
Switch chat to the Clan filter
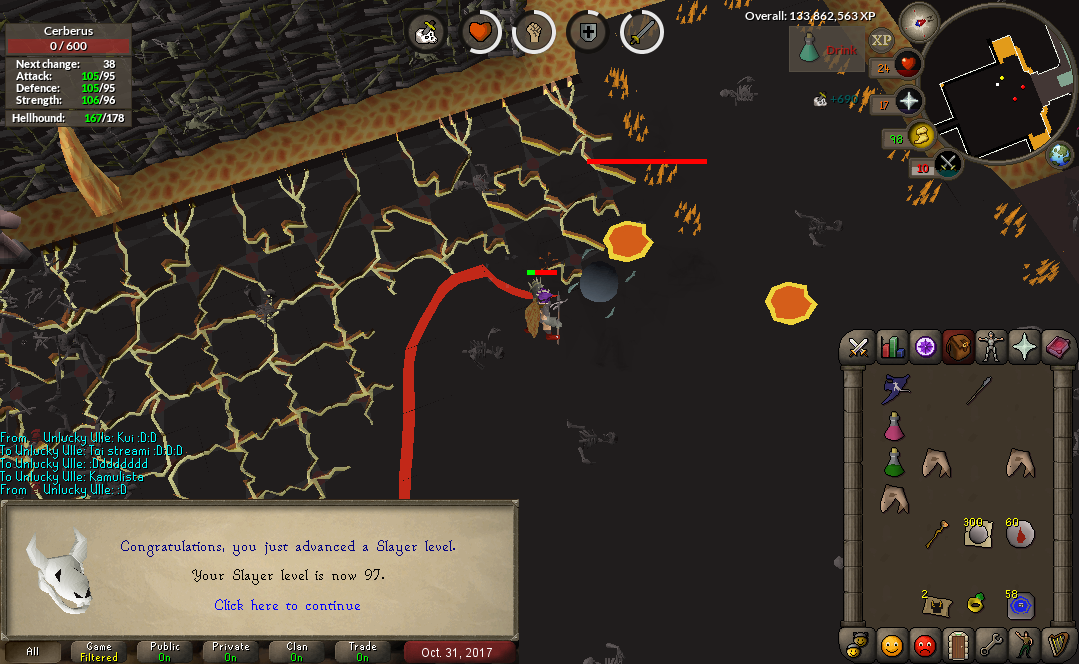[296, 652]
